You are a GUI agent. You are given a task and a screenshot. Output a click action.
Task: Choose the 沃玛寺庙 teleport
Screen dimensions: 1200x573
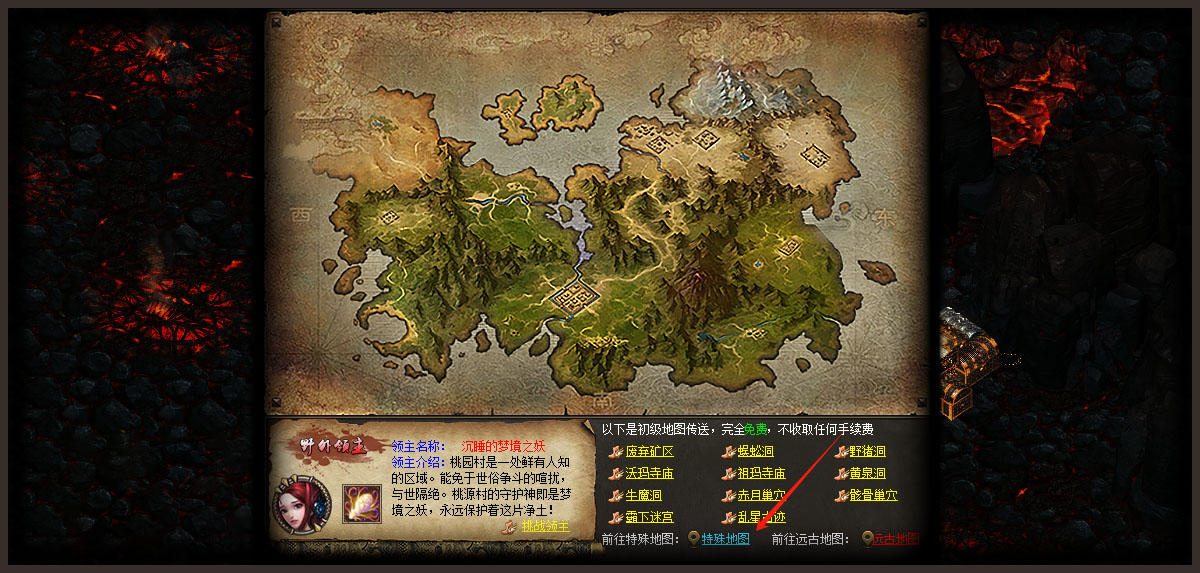point(649,474)
